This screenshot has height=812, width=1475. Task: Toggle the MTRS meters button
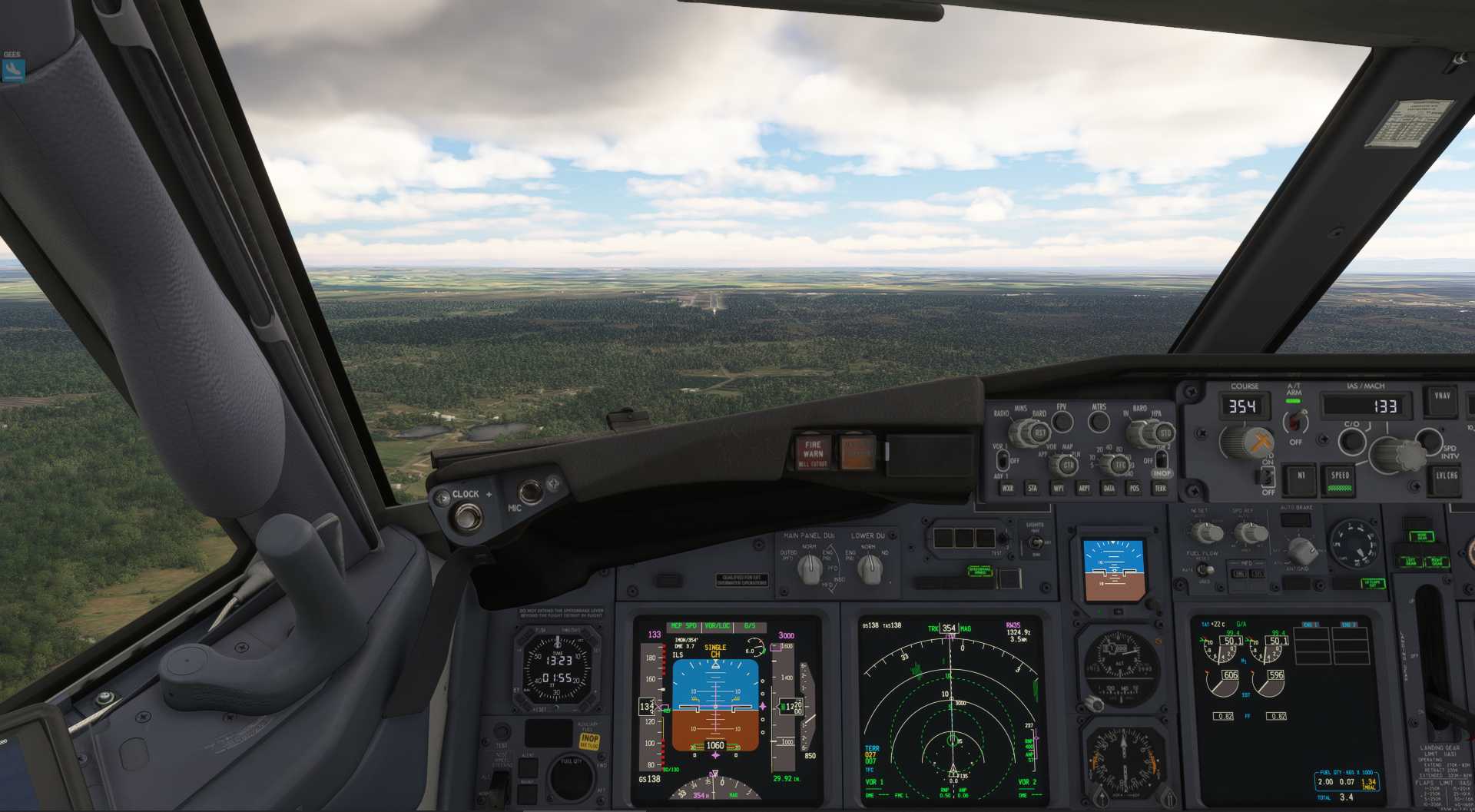click(1099, 421)
